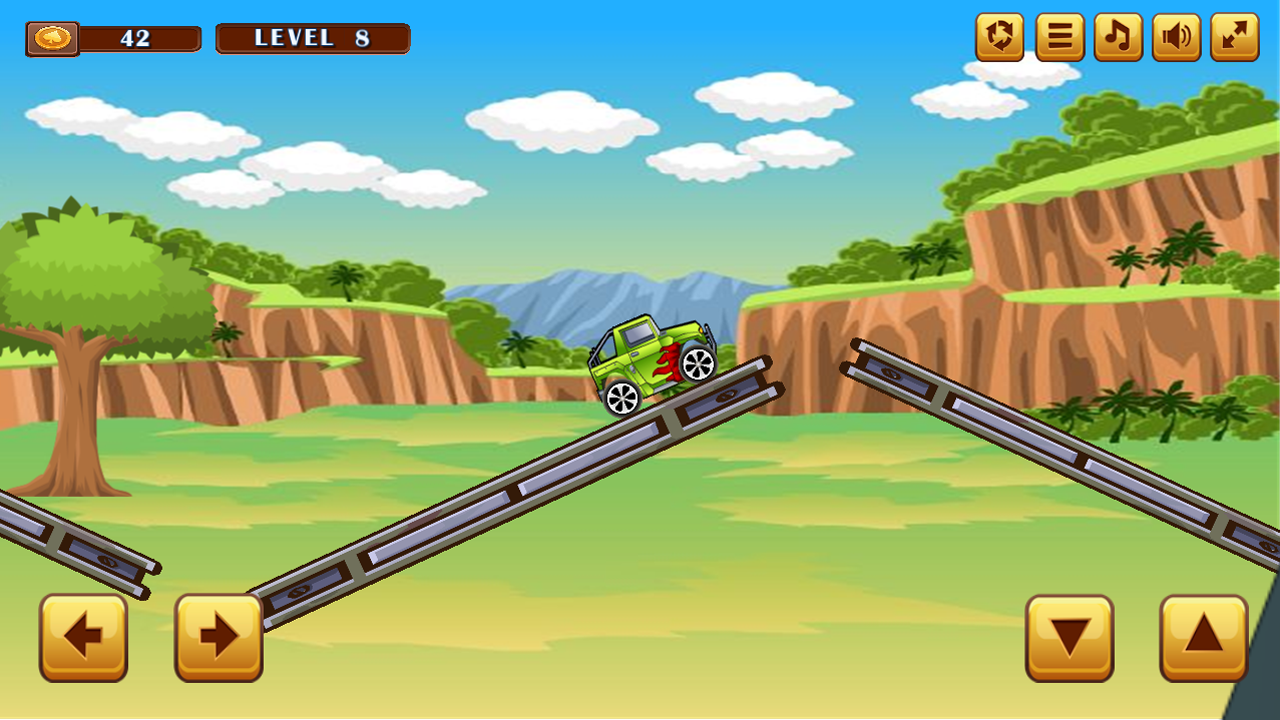Mute game audio via the speaker icon

[x=1174, y=38]
